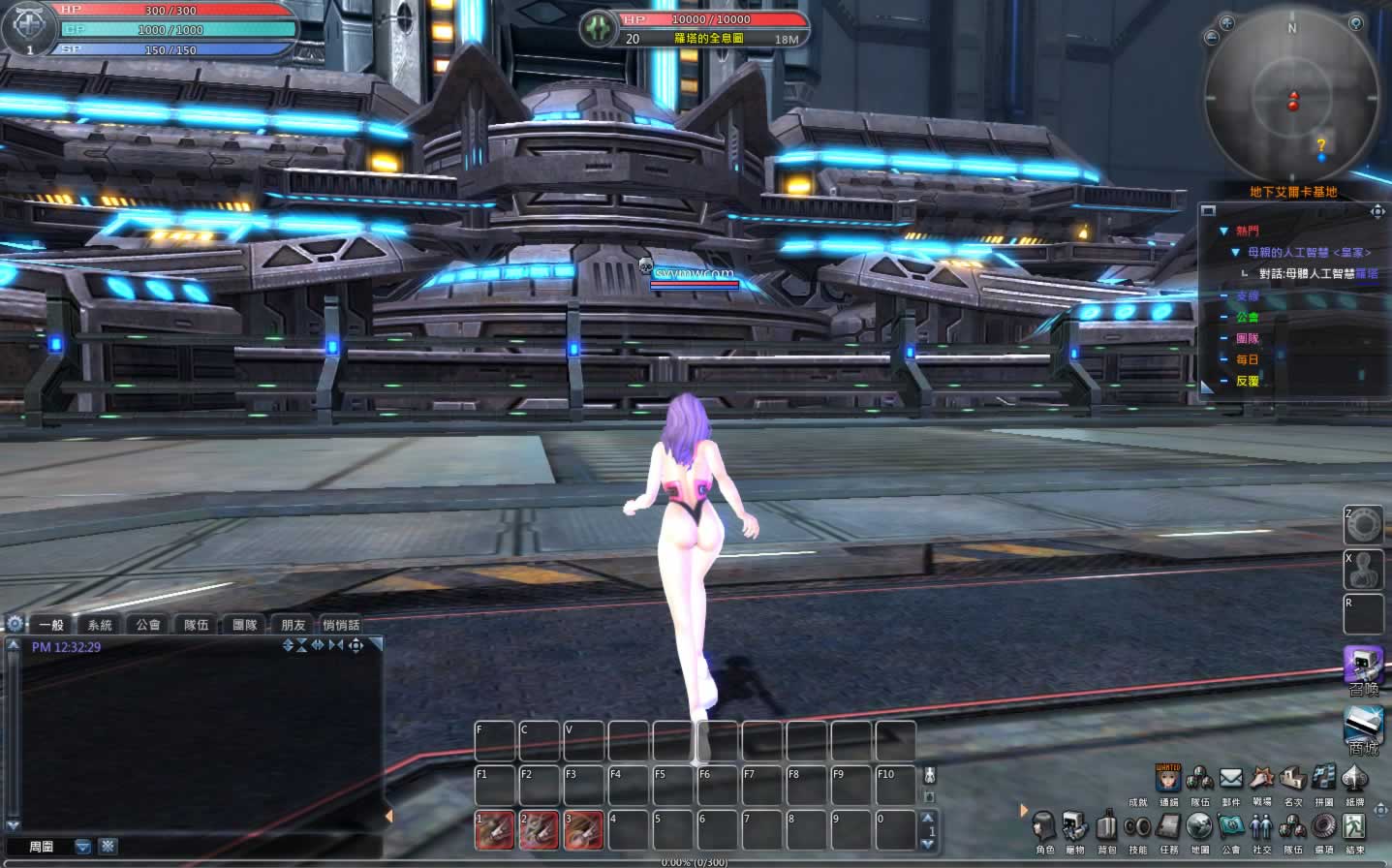Viewport: 1392px width, 868px height.
Task: Use the skill in hotbar slot 1
Action: (x=494, y=830)
